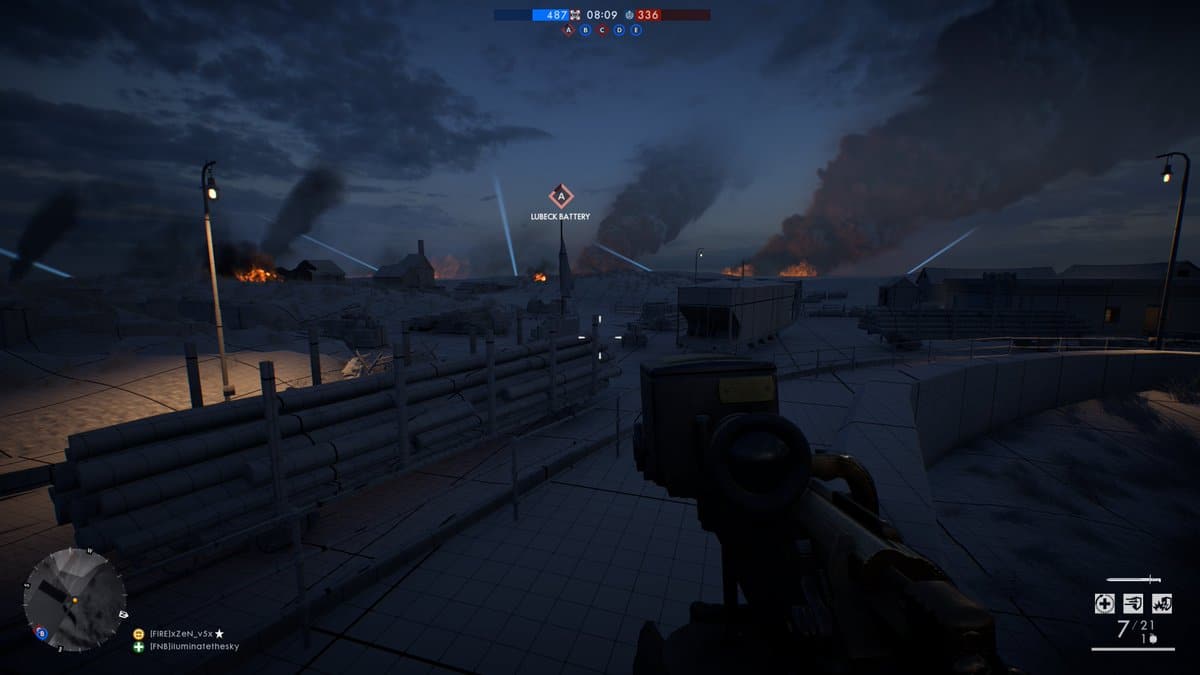The width and height of the screenshot is (1200, 675).
Task: Click the B flag marker on the minimap
Action: pos(41,632)
